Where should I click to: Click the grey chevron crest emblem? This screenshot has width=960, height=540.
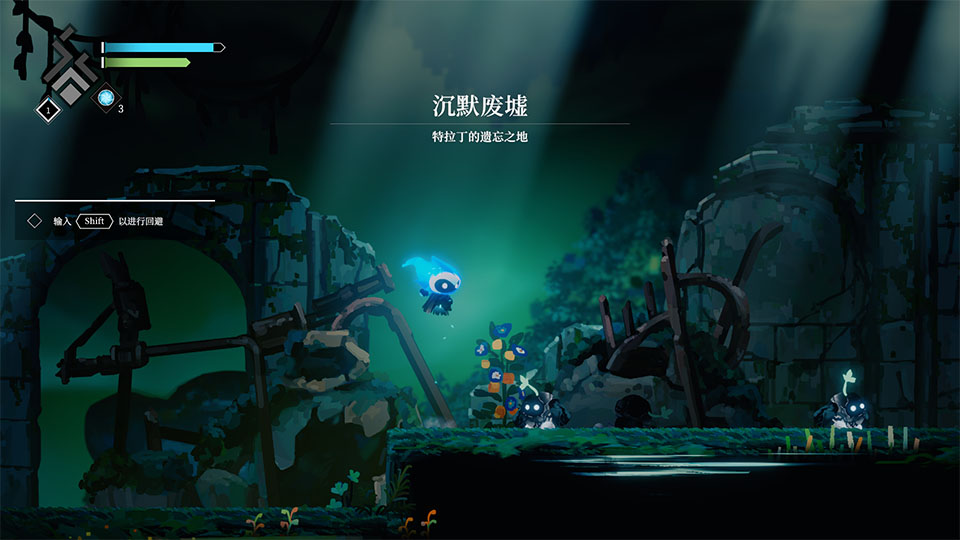tap(69, 68)
